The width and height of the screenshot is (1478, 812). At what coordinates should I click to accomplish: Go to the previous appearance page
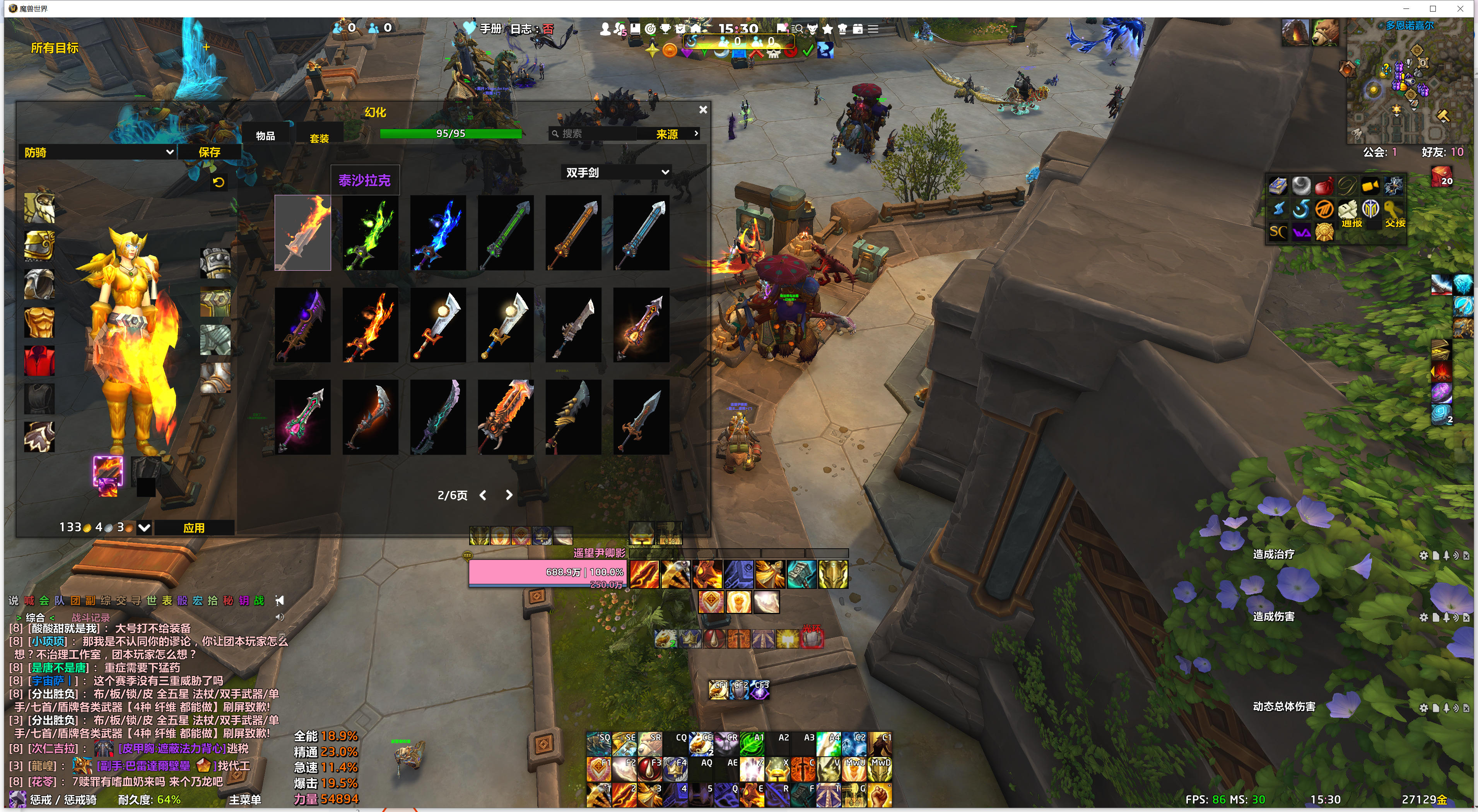[483, 495]
